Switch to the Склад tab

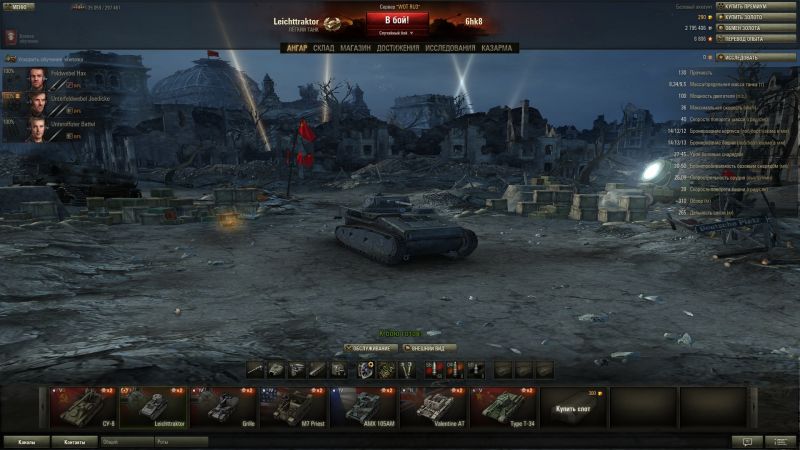(323, 48)
